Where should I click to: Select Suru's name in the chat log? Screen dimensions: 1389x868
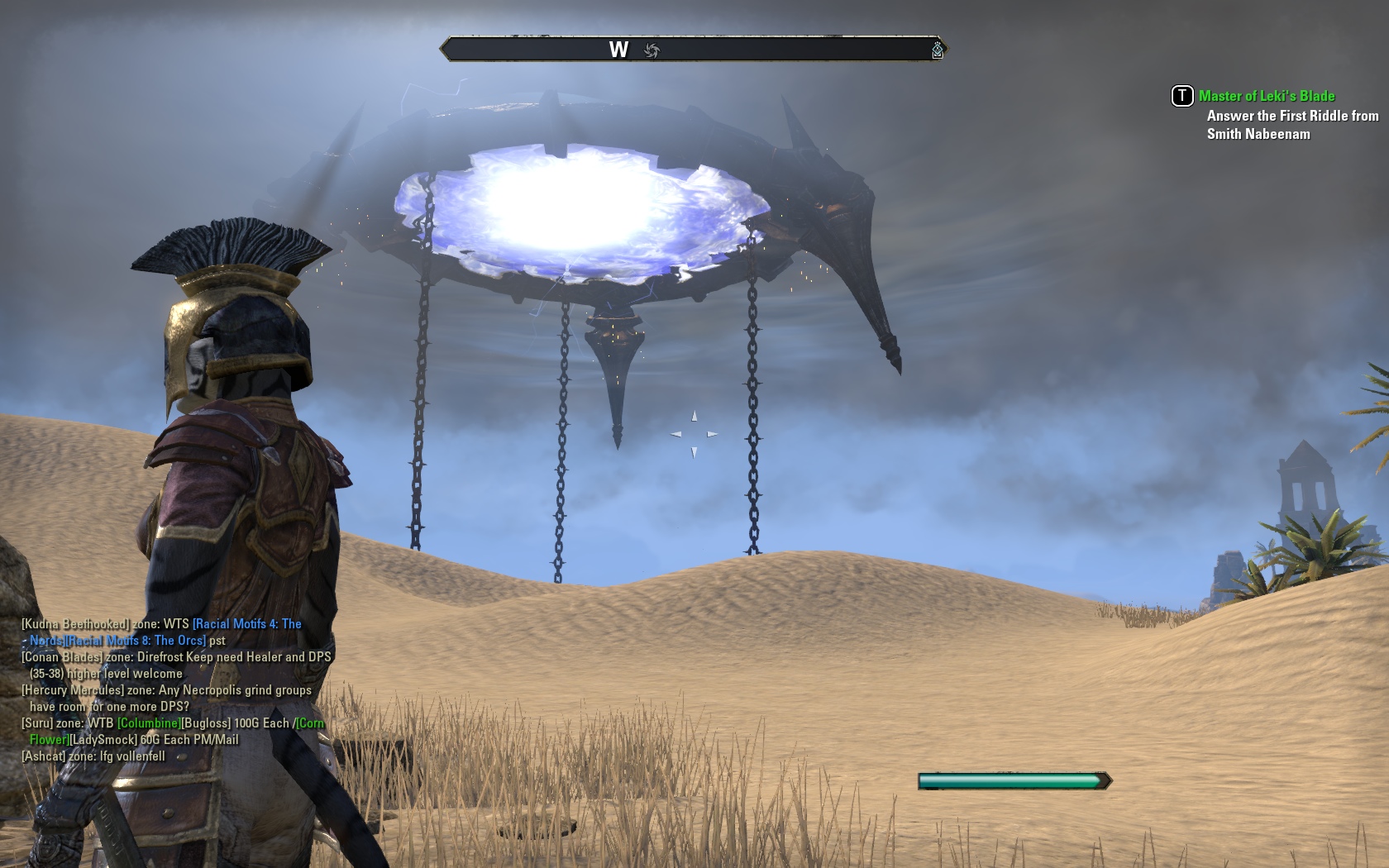37,723
